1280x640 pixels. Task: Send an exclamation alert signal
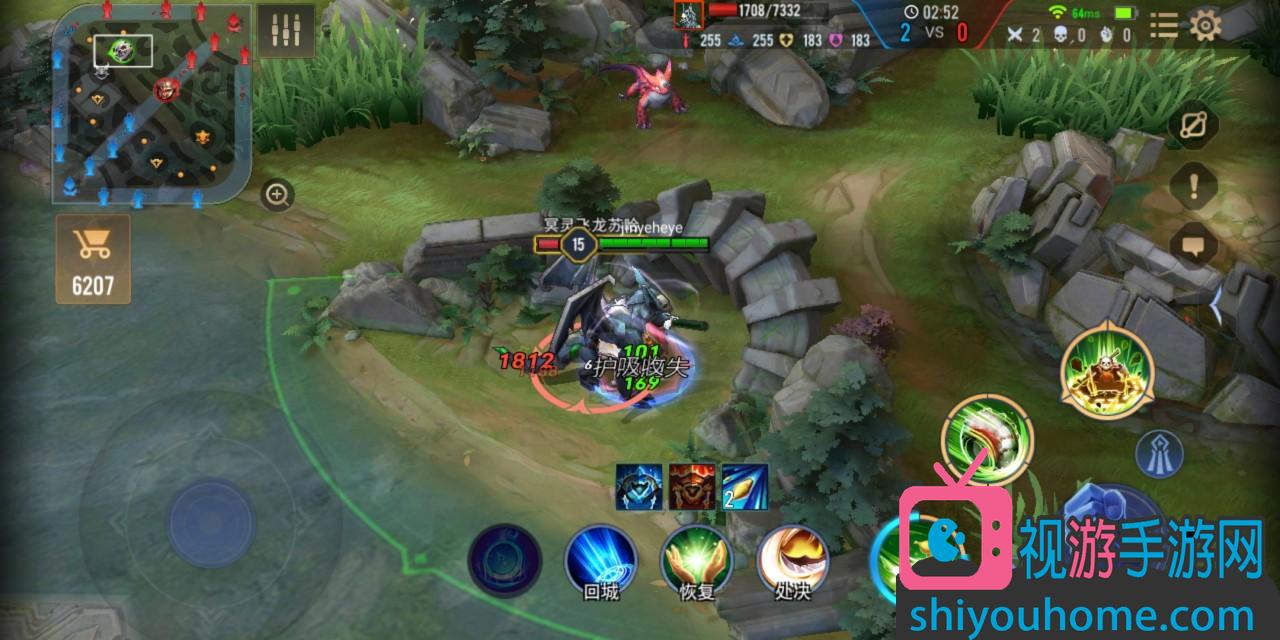1193,185
